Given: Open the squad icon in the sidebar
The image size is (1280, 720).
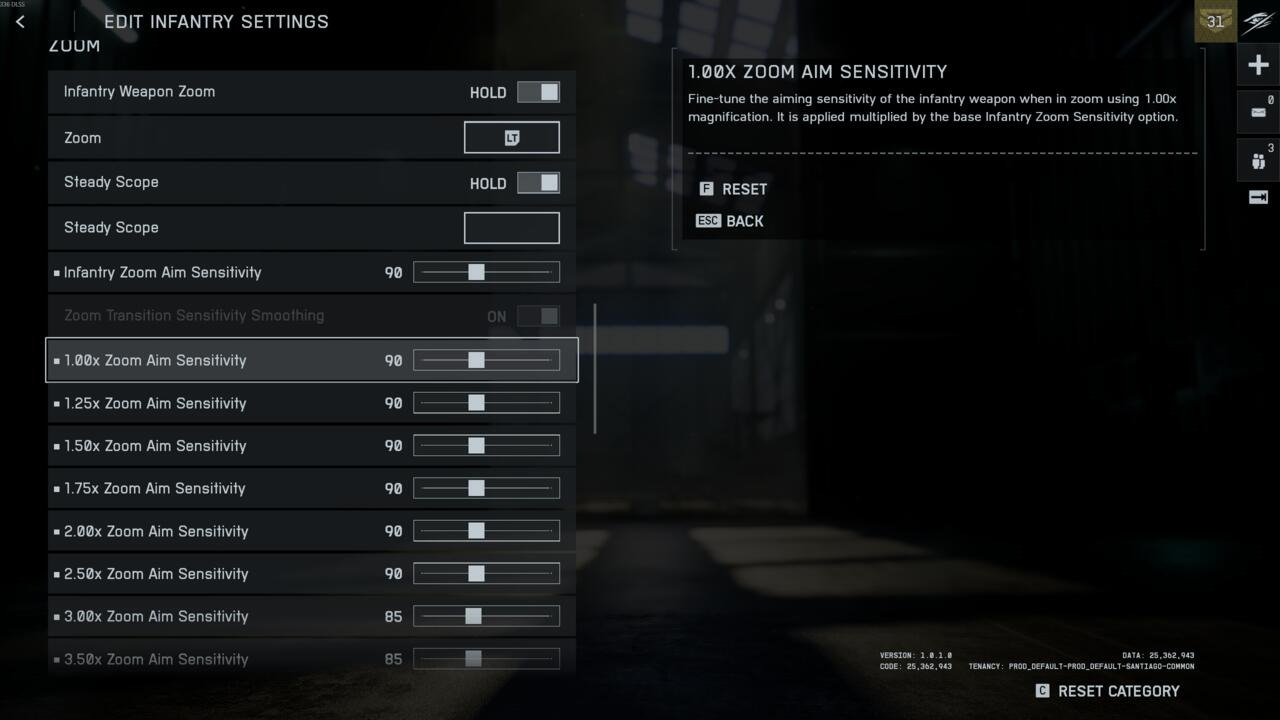Looking at the screenshot, I should click(1258, 160).
